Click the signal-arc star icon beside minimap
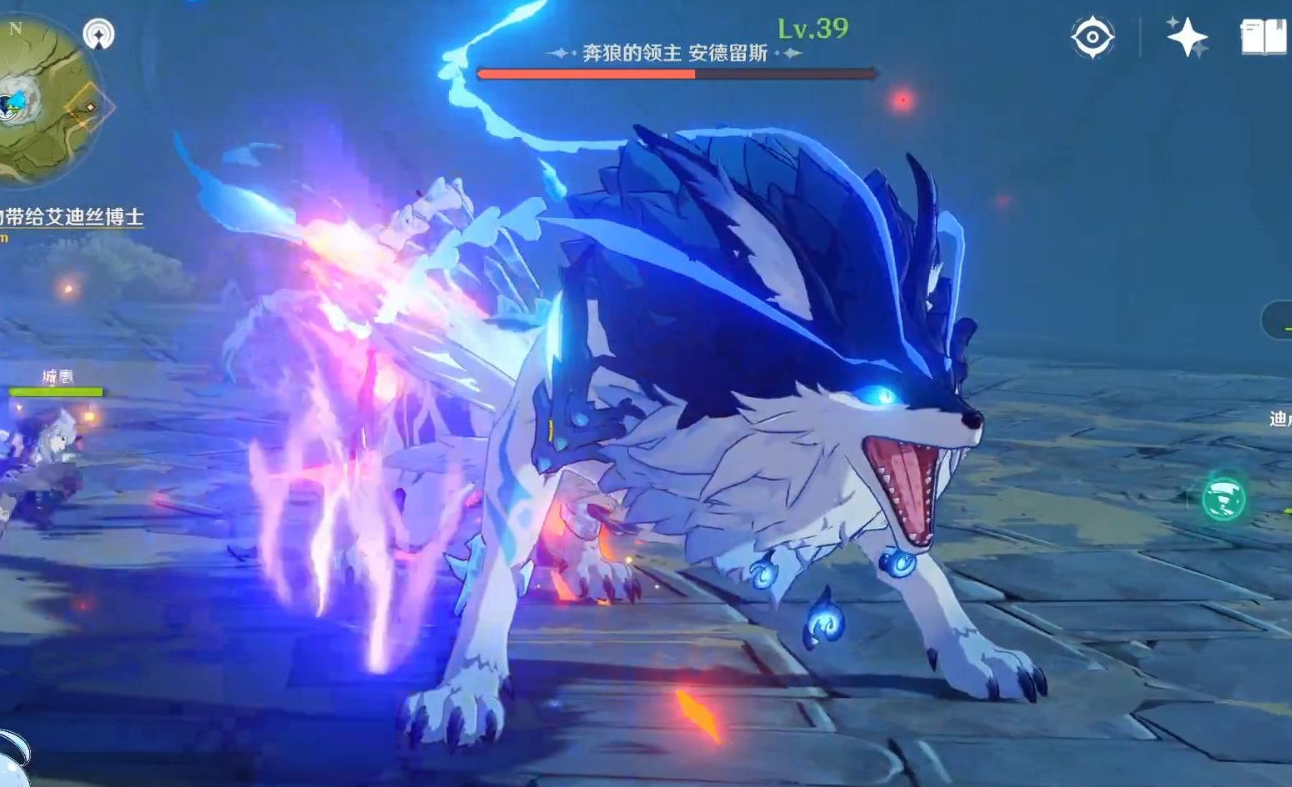 (x=98, y=35)
